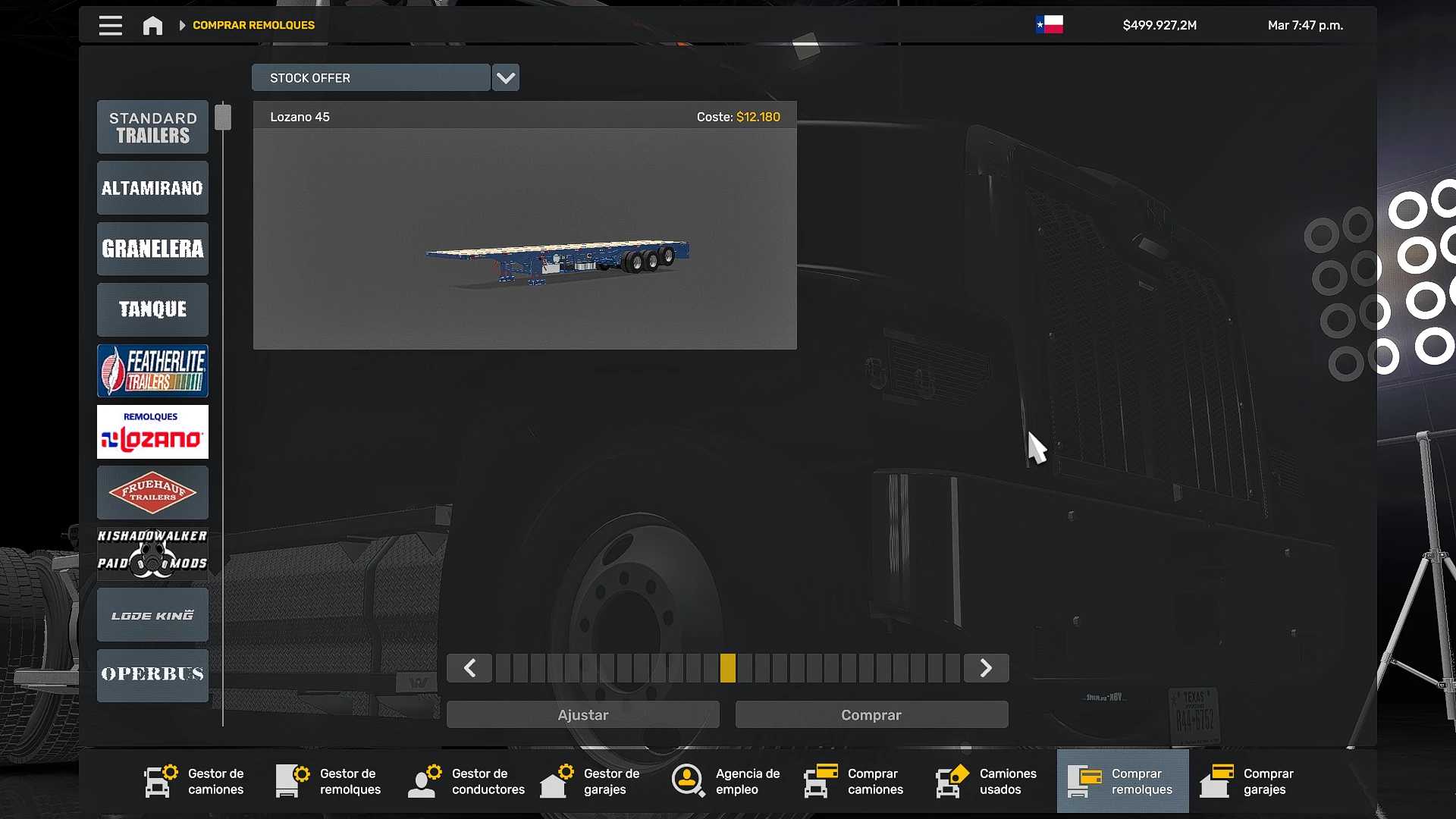
Task: Open the hamburger menu
Action: pos(110,24)
